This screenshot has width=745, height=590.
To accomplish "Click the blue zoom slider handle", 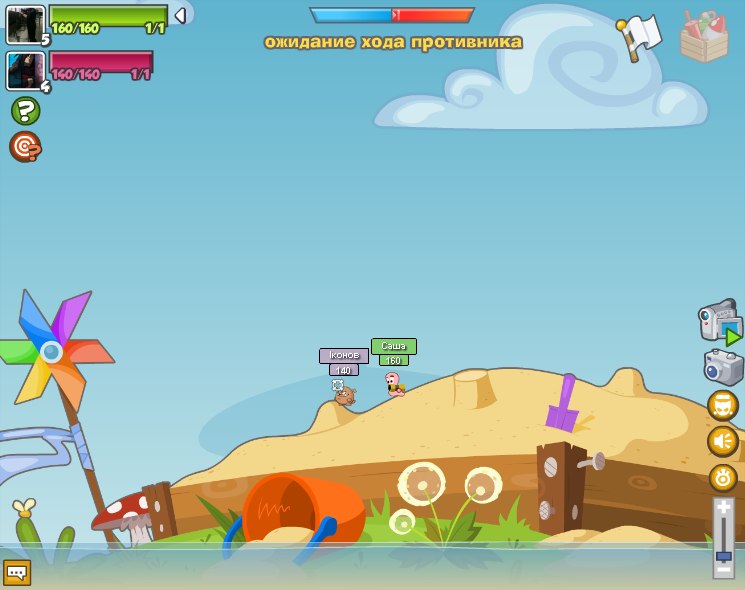I will [x=723, y=555].
